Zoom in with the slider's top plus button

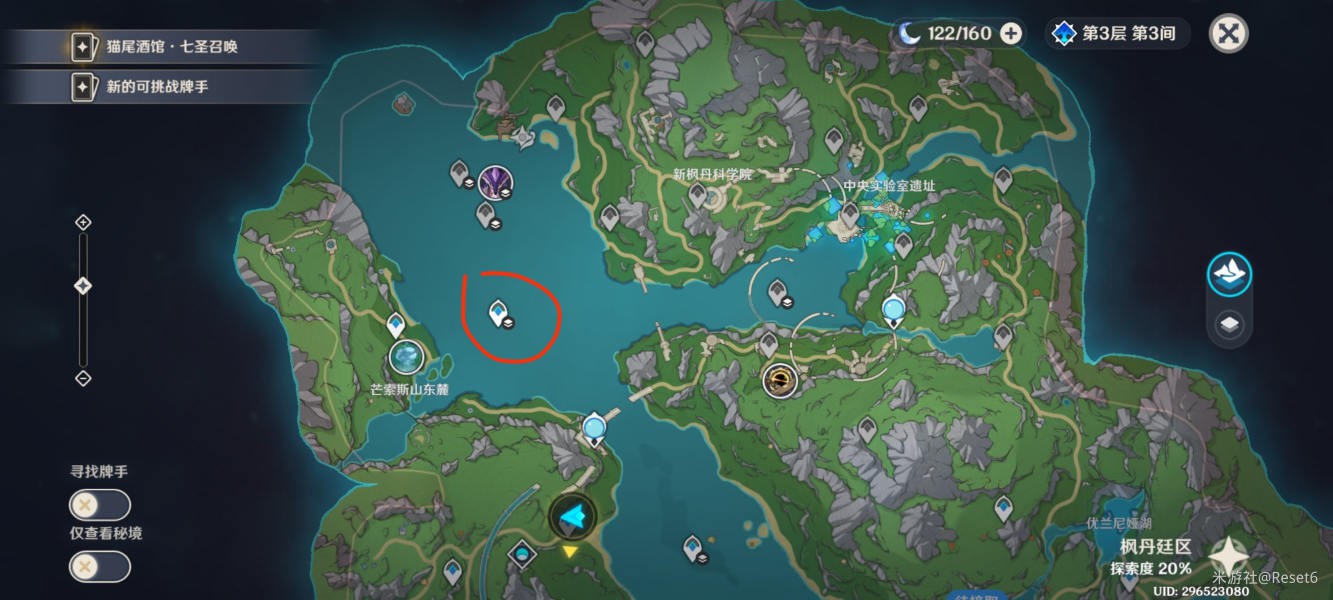(x=84, y=222)
